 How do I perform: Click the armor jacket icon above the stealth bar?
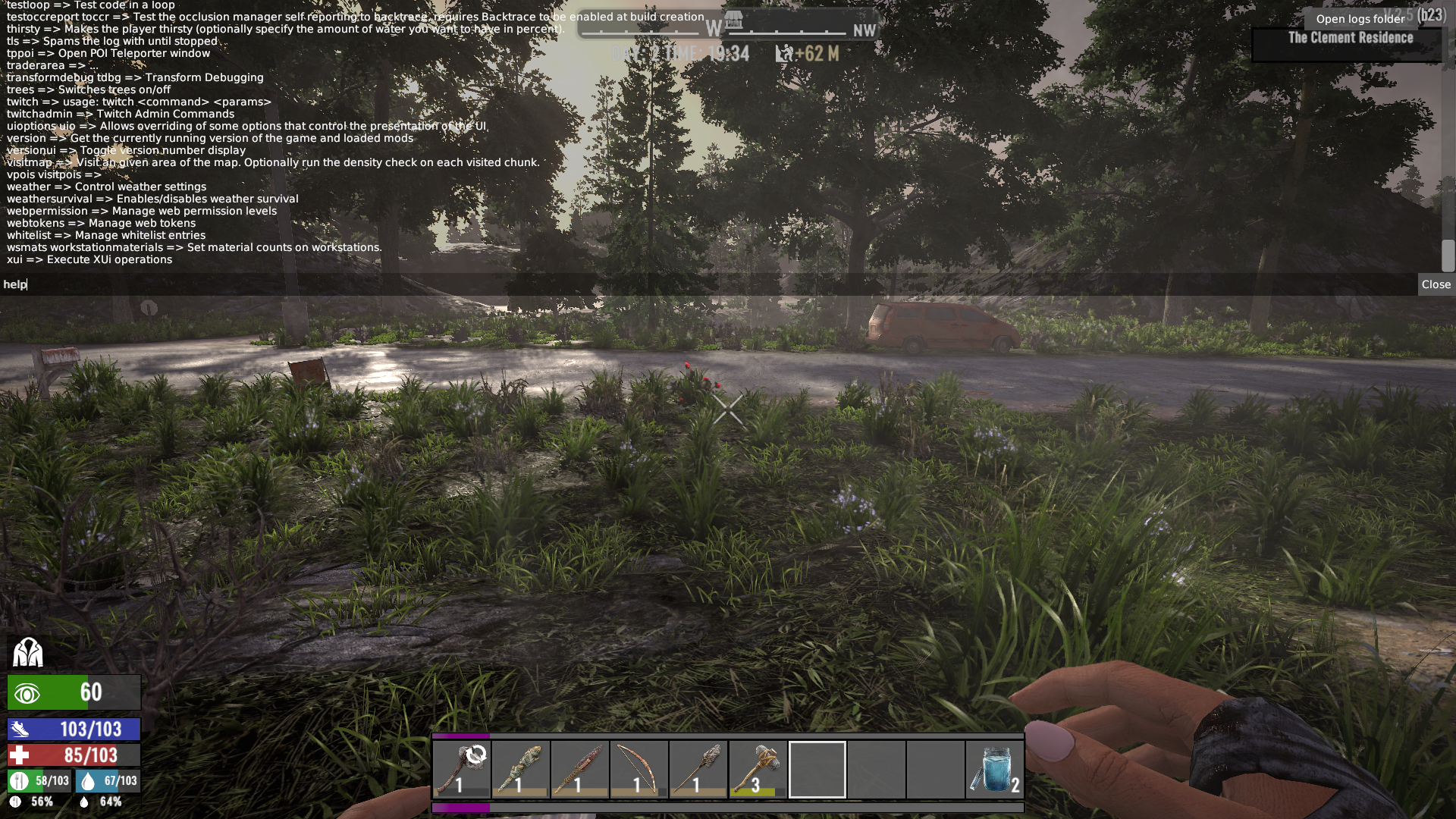coord(27,652)
